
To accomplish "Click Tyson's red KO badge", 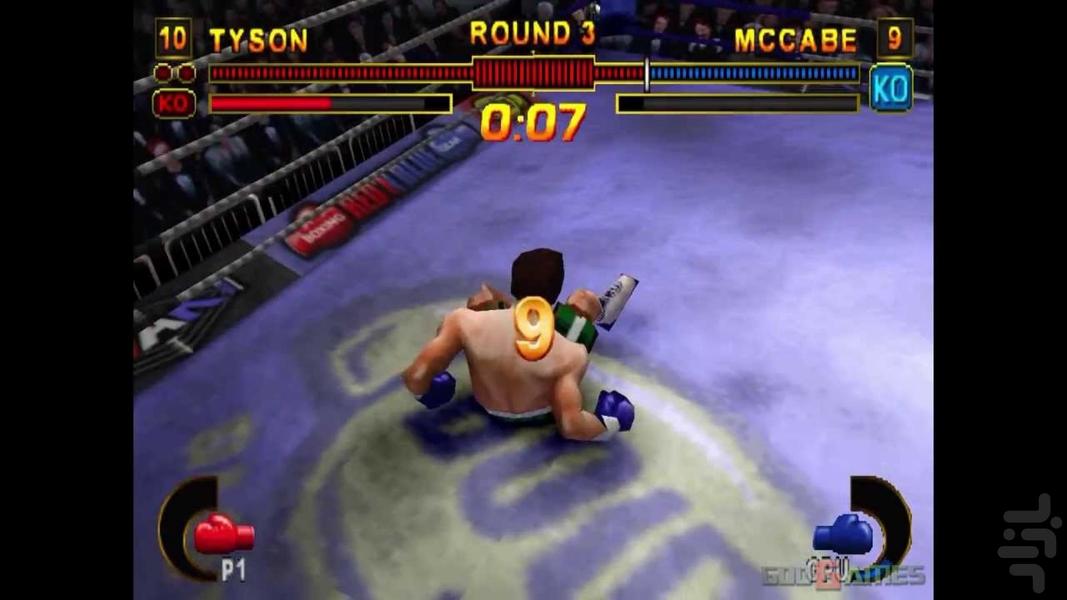I will click(173, 103).
